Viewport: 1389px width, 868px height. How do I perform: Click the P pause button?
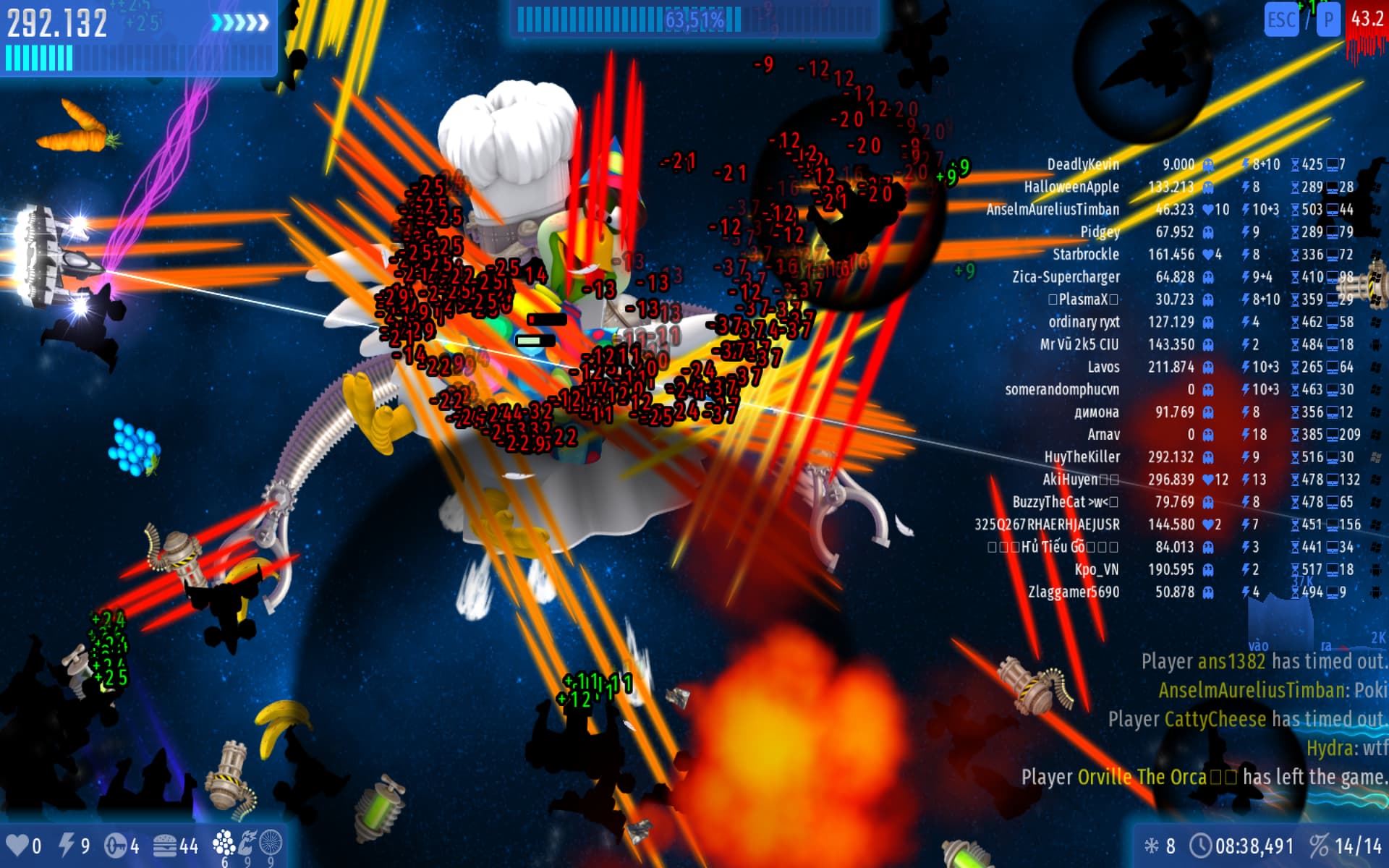click(x=1328, y=20)
